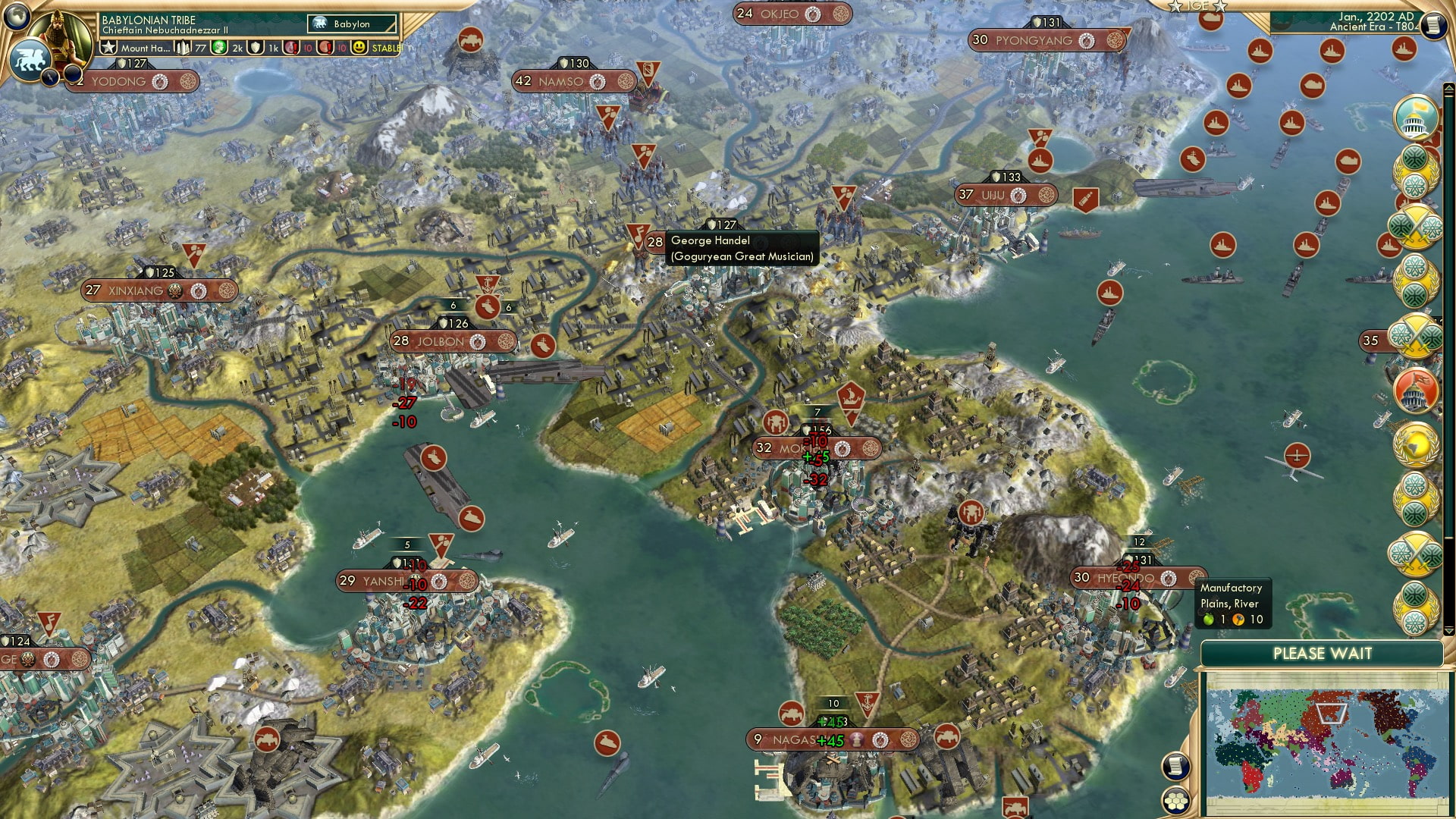Click the Mount Ha wonder star toggle

pos(109,48)
